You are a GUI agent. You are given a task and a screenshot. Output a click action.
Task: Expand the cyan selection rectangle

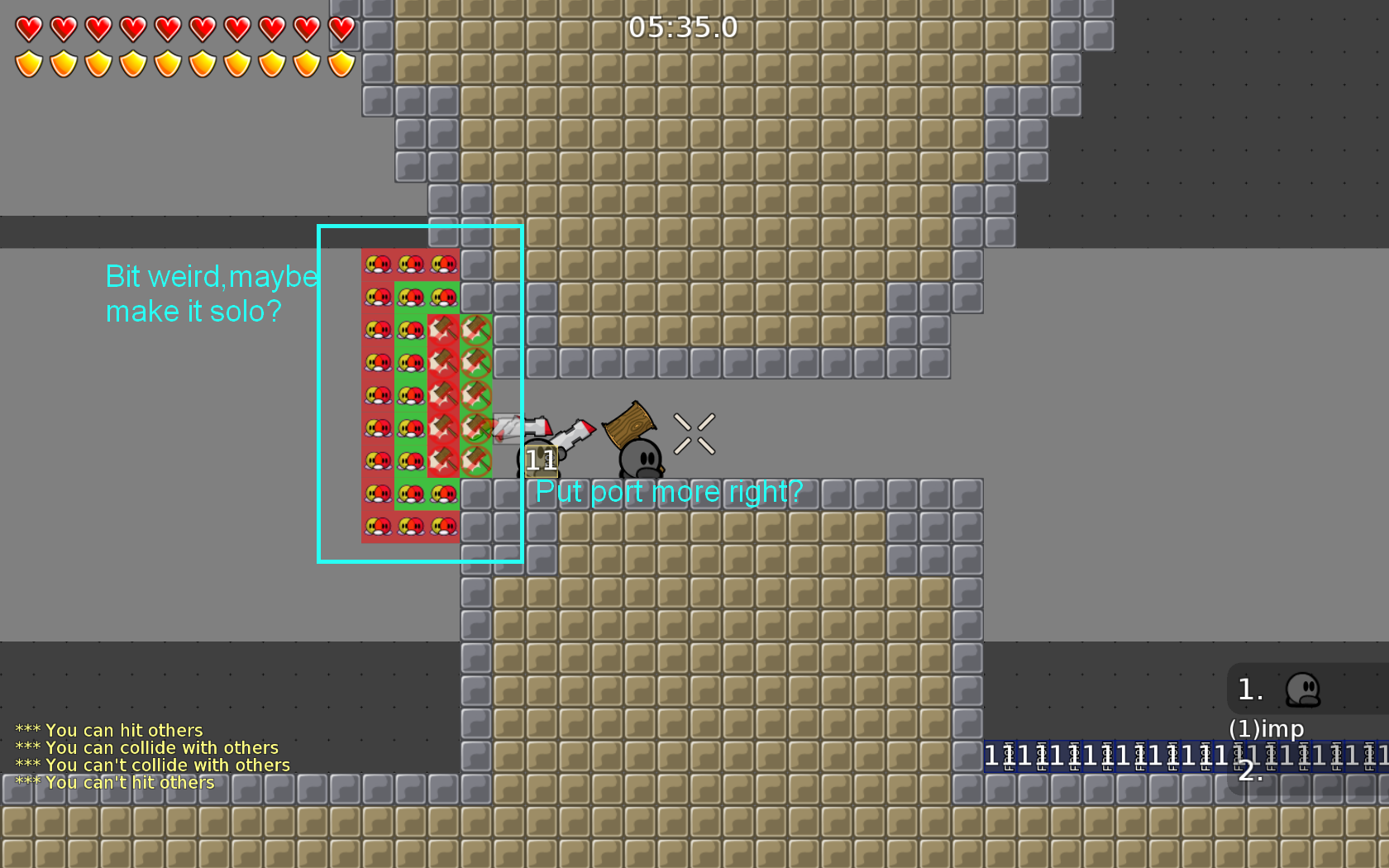click(420, 393)
